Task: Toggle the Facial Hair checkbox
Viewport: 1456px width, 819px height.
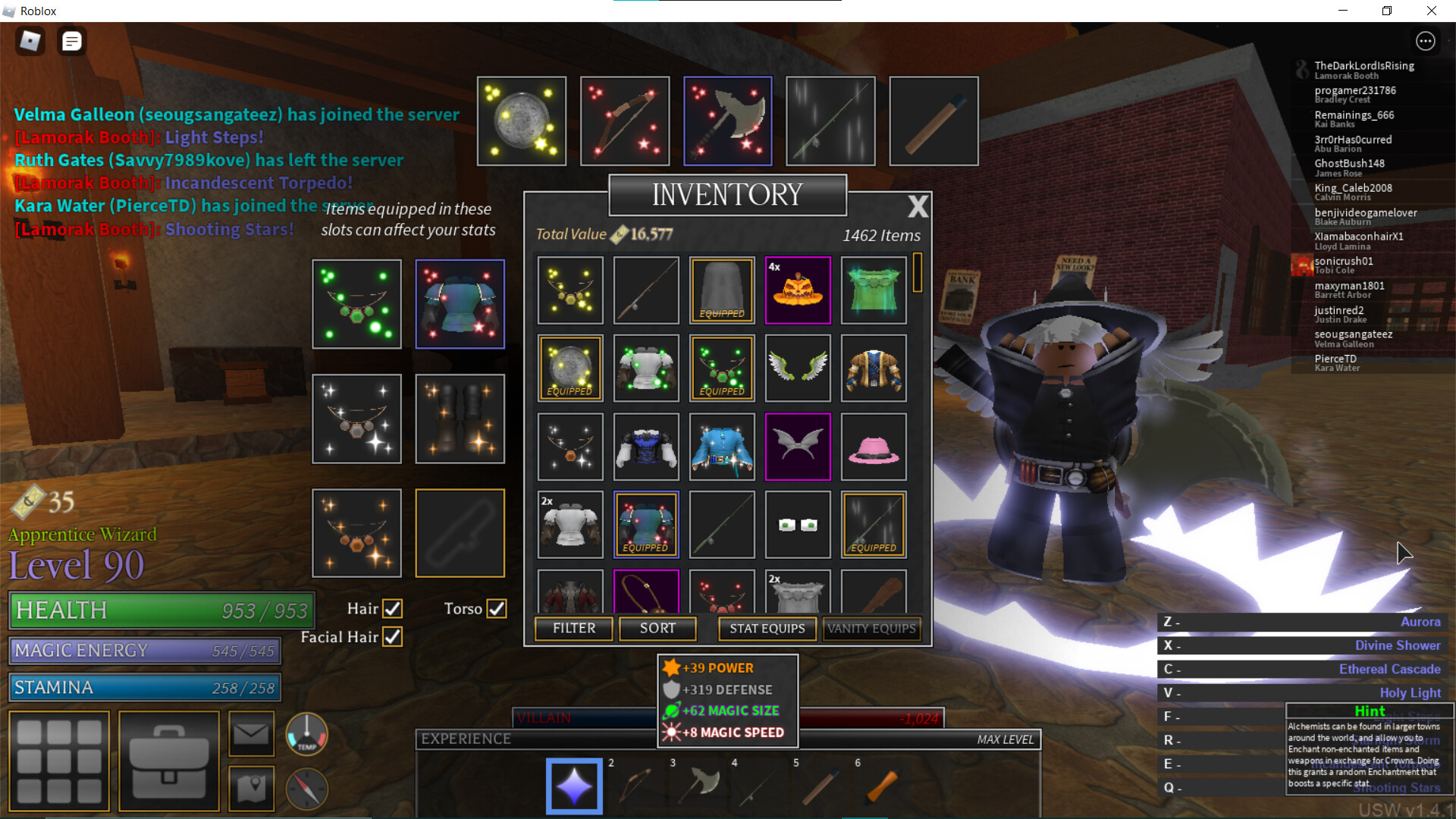Action: (x=392, y=637)
